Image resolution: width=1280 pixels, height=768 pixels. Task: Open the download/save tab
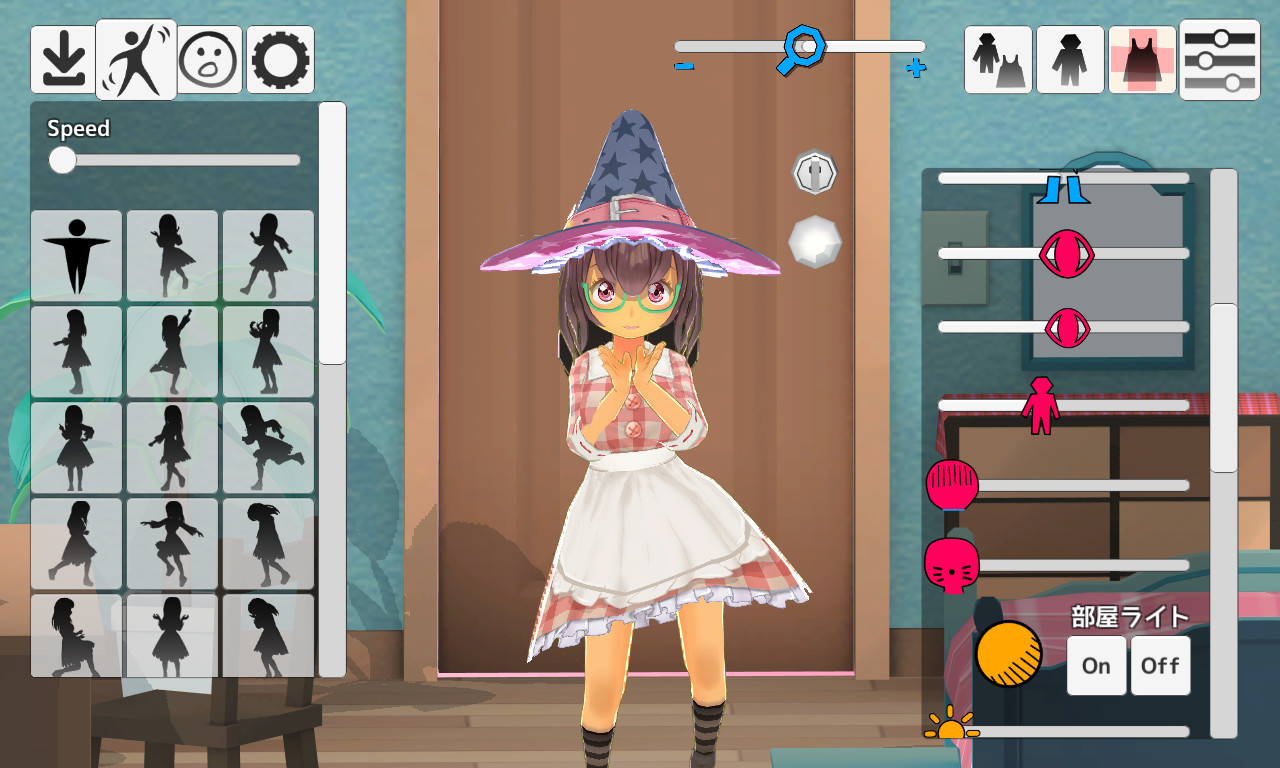click(x=63, y=58)
